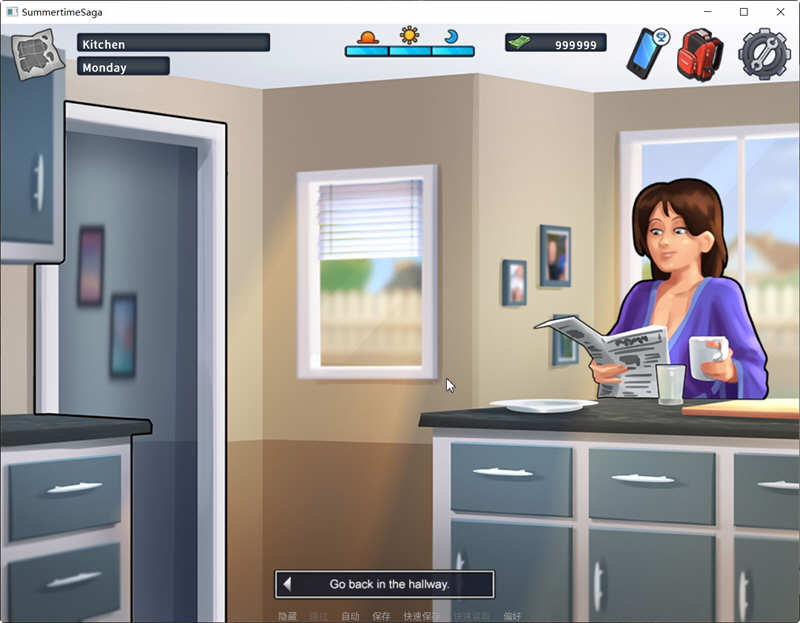Click 快速保存 (quick save)
The width and height of the screenshot is (800, 623).
pyautogui.click(x=420, y=616)
